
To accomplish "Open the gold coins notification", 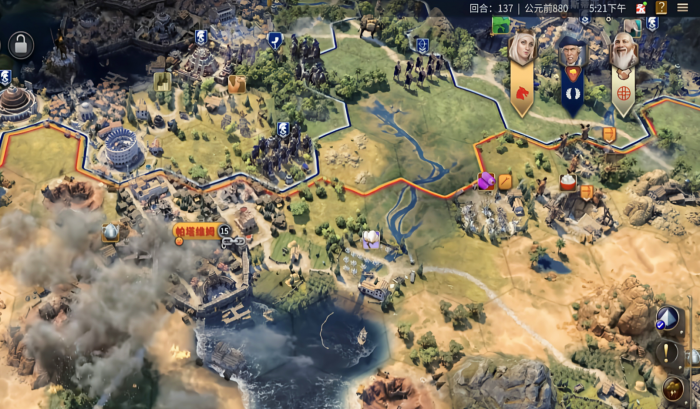I will coord(673,387).
